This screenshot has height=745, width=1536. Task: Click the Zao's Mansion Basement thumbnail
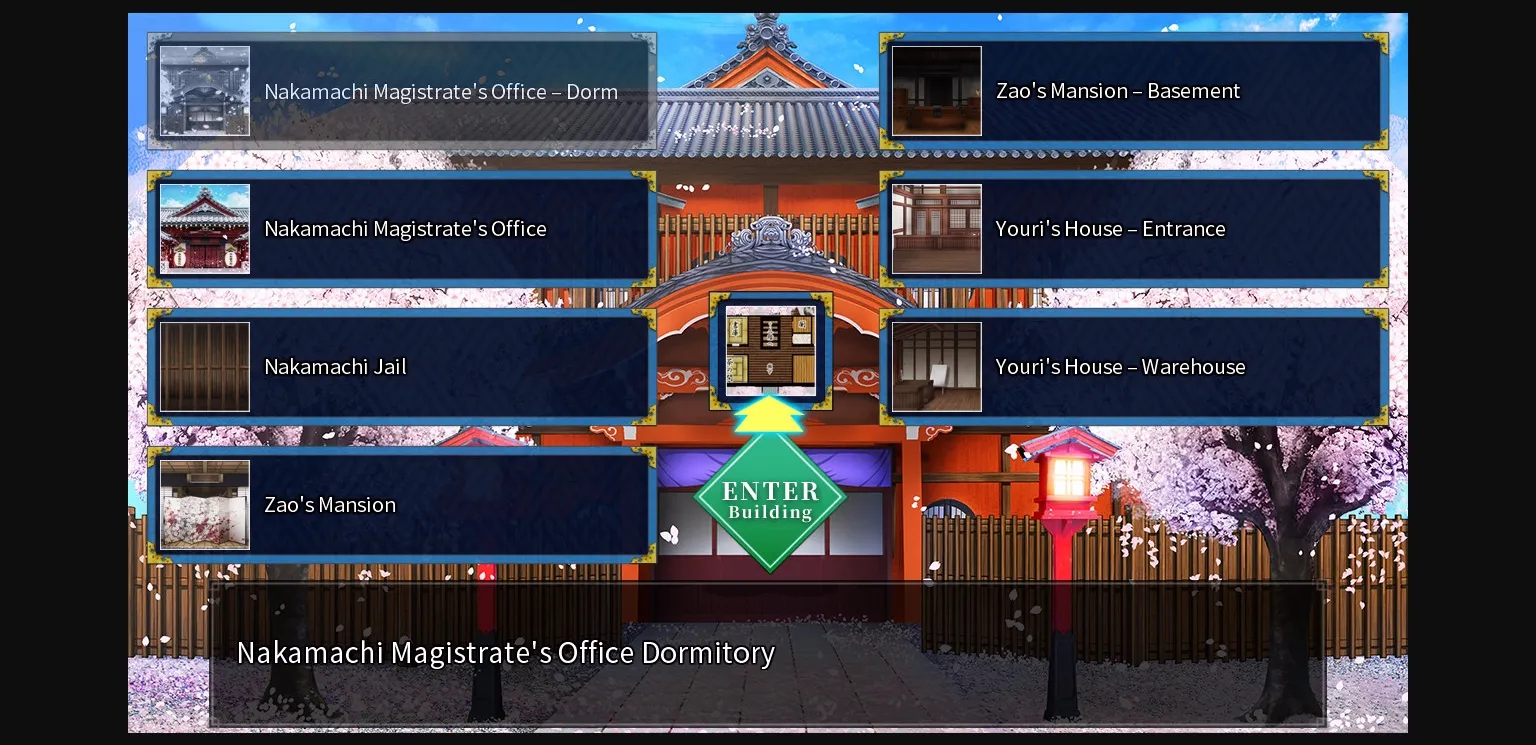[x=936, y=91]
